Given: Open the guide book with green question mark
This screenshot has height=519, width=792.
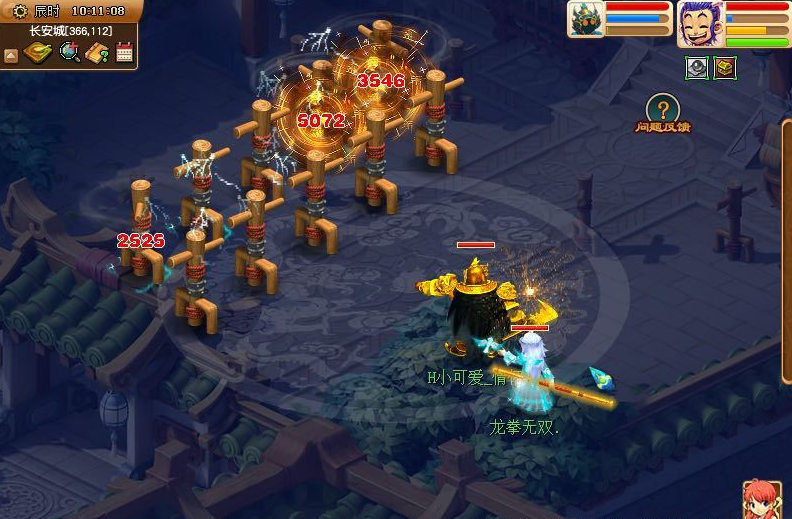Looking at the screenshot, I should click(x=97, y=53).
